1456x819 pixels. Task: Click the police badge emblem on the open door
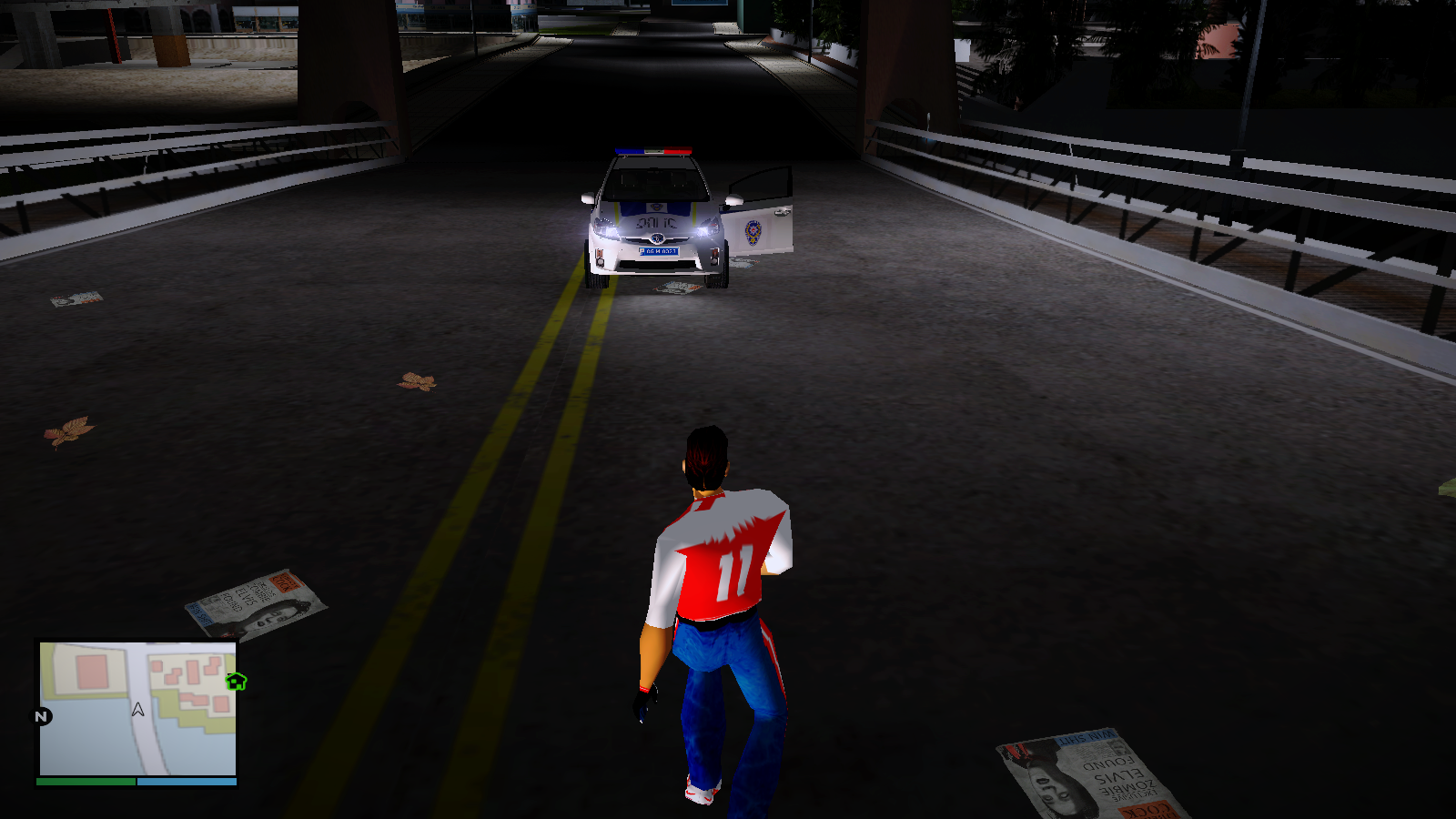753,233
